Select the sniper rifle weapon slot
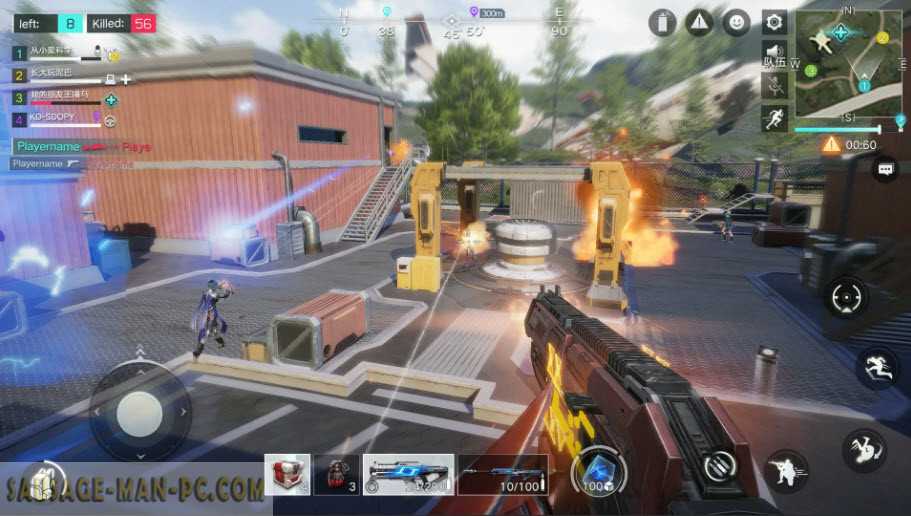 tap(503, 475)
